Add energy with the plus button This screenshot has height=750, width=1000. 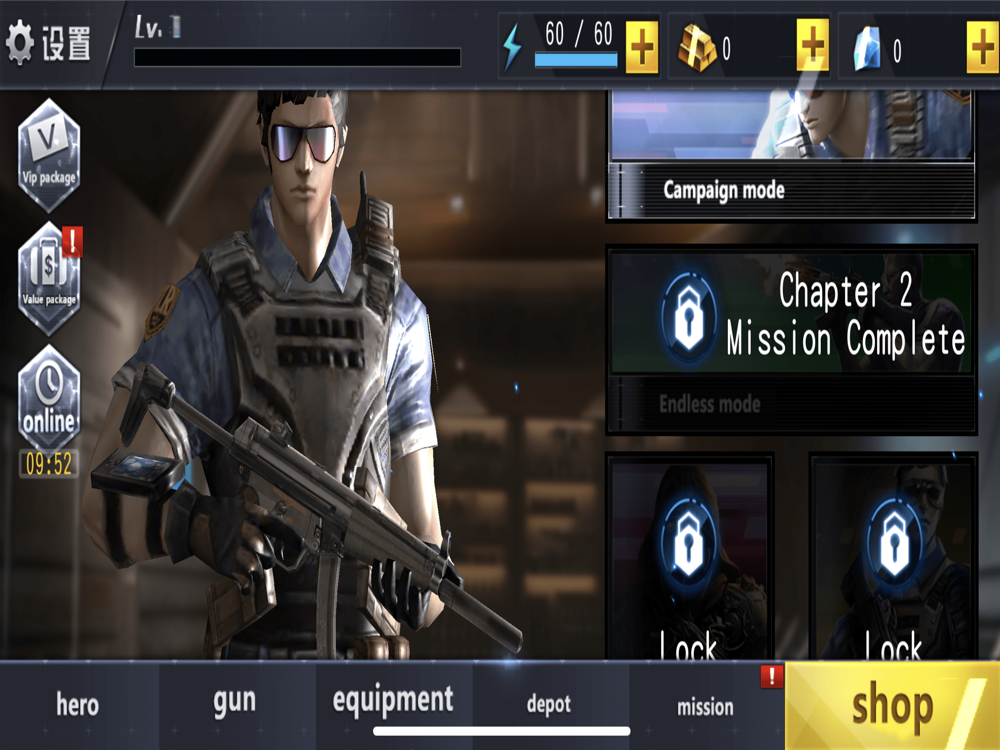tap(641, 45)
